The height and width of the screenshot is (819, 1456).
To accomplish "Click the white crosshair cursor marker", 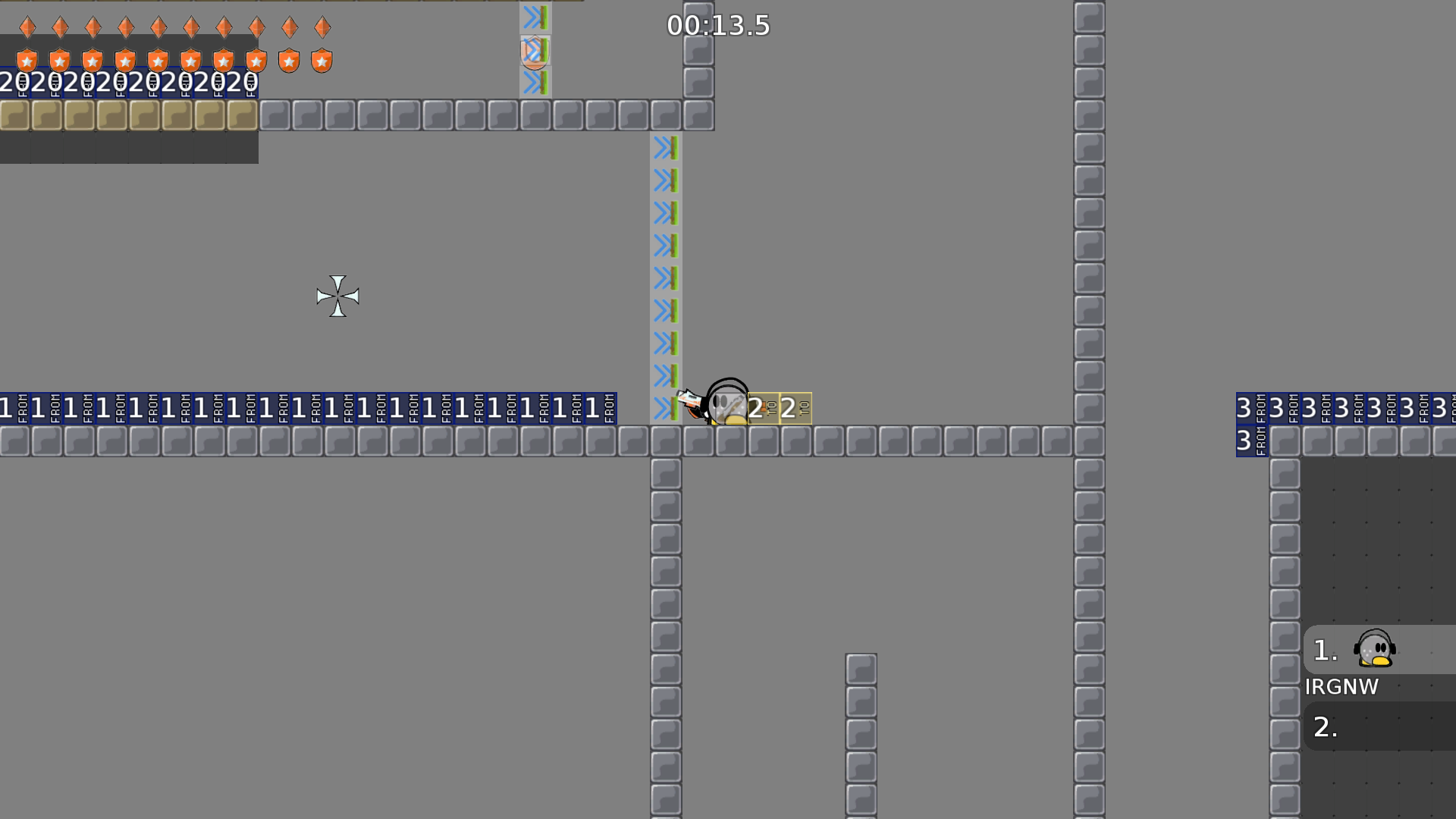I will [338, 297].
